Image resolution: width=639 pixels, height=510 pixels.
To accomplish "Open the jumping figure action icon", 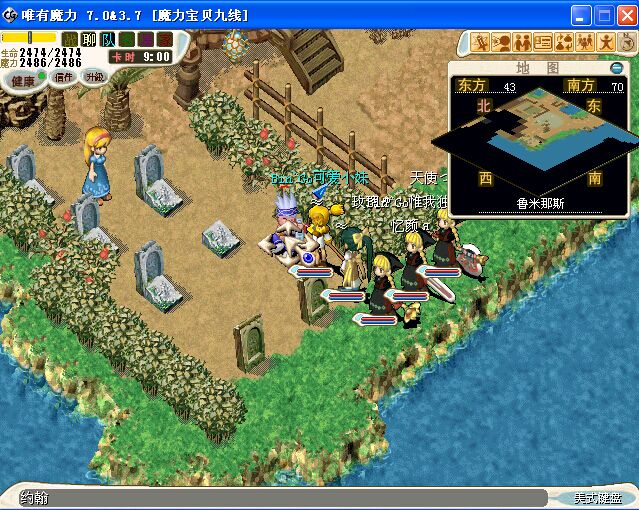I will (x=607, y=42).
